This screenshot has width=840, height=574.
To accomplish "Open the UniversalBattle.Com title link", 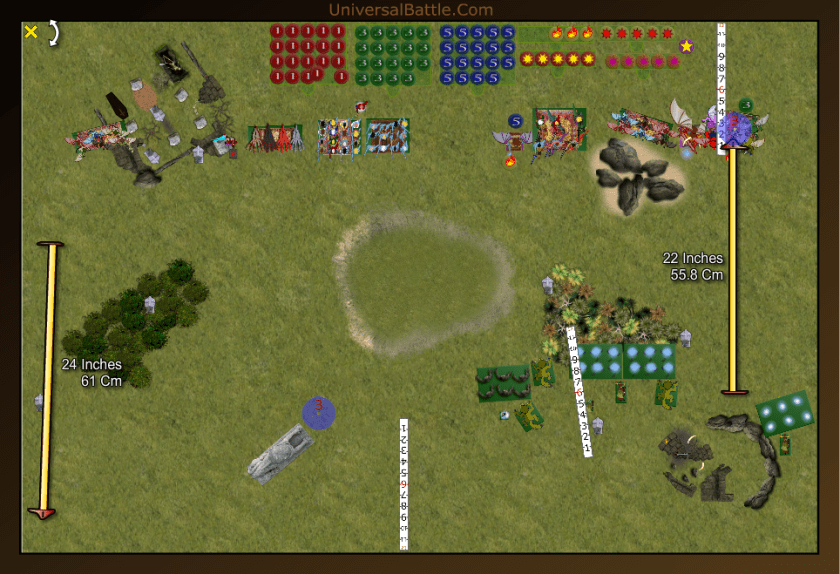I will [410, 10].
